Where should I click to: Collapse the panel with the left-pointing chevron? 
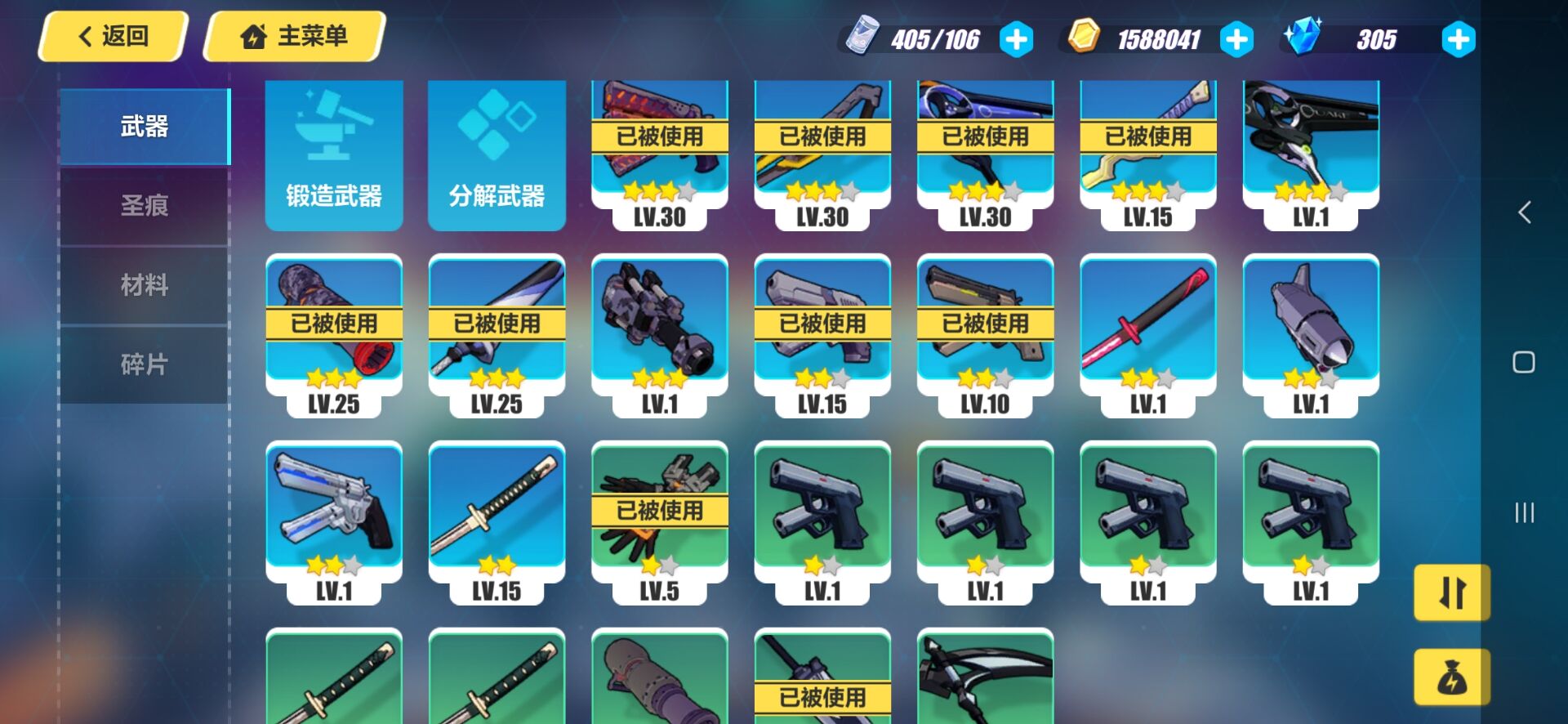(x=1524, y=212)
